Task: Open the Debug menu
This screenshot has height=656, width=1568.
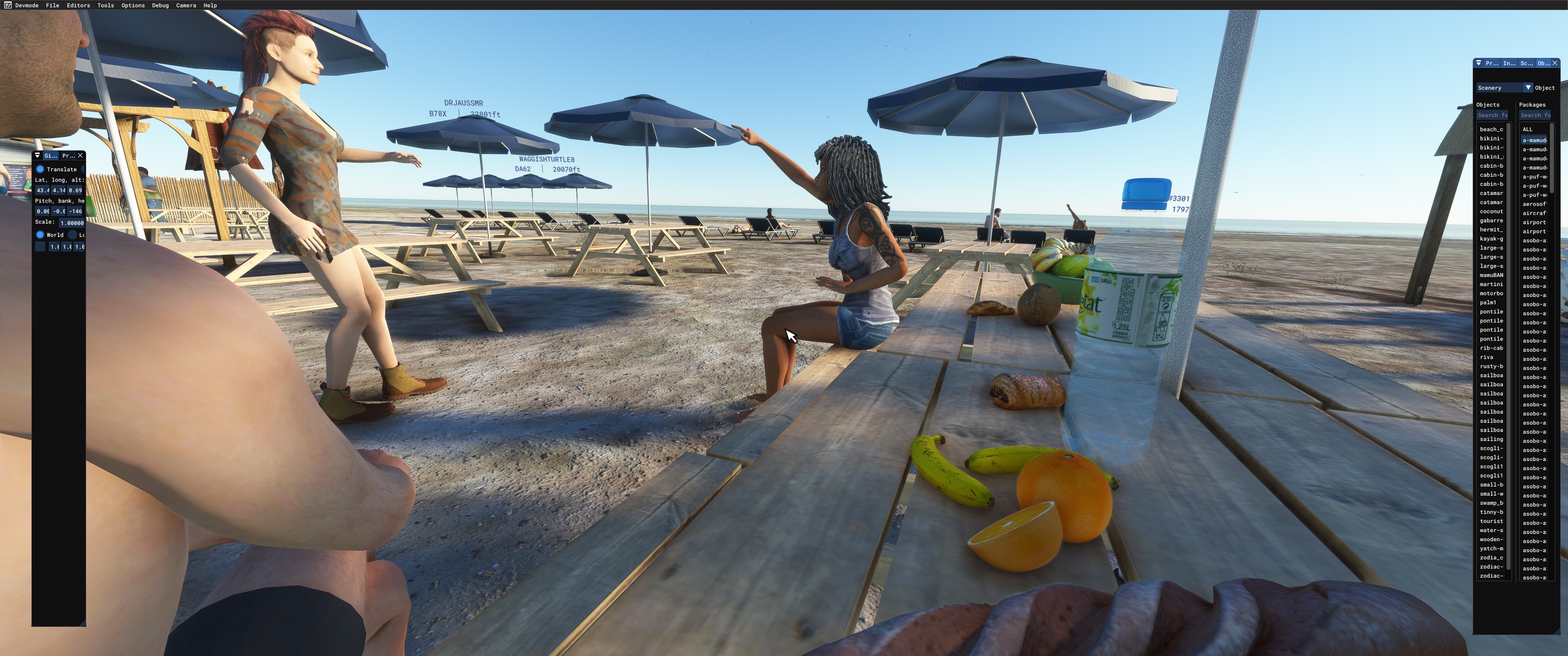Action: [160, 5]
